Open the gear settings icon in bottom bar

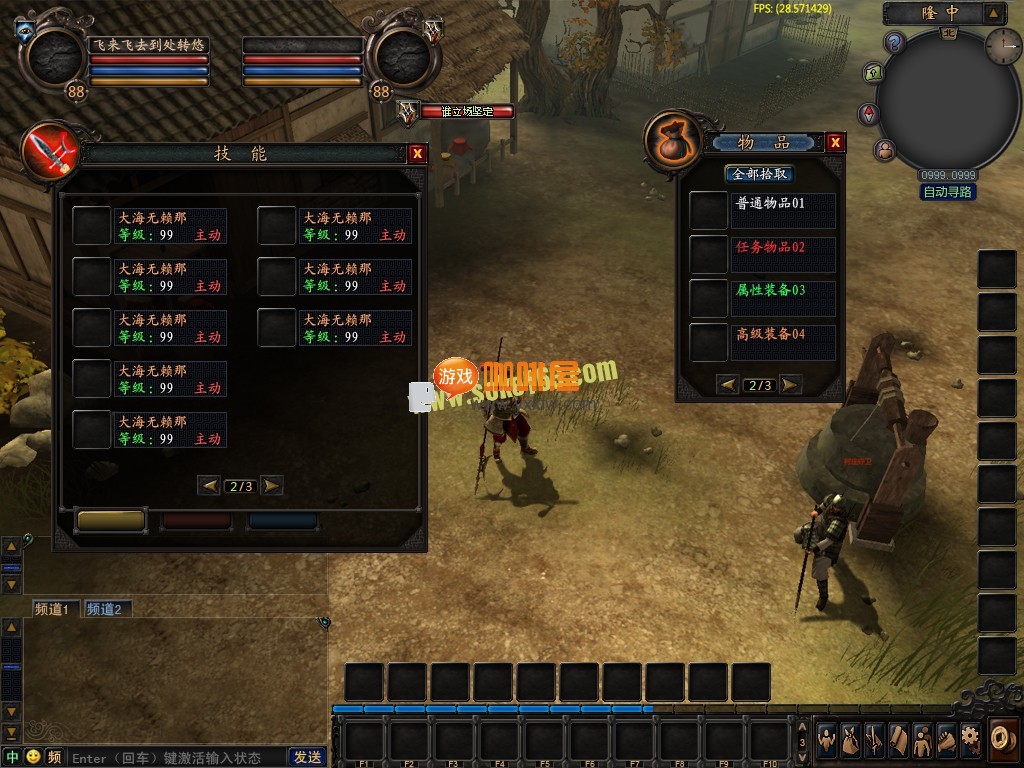970,740
